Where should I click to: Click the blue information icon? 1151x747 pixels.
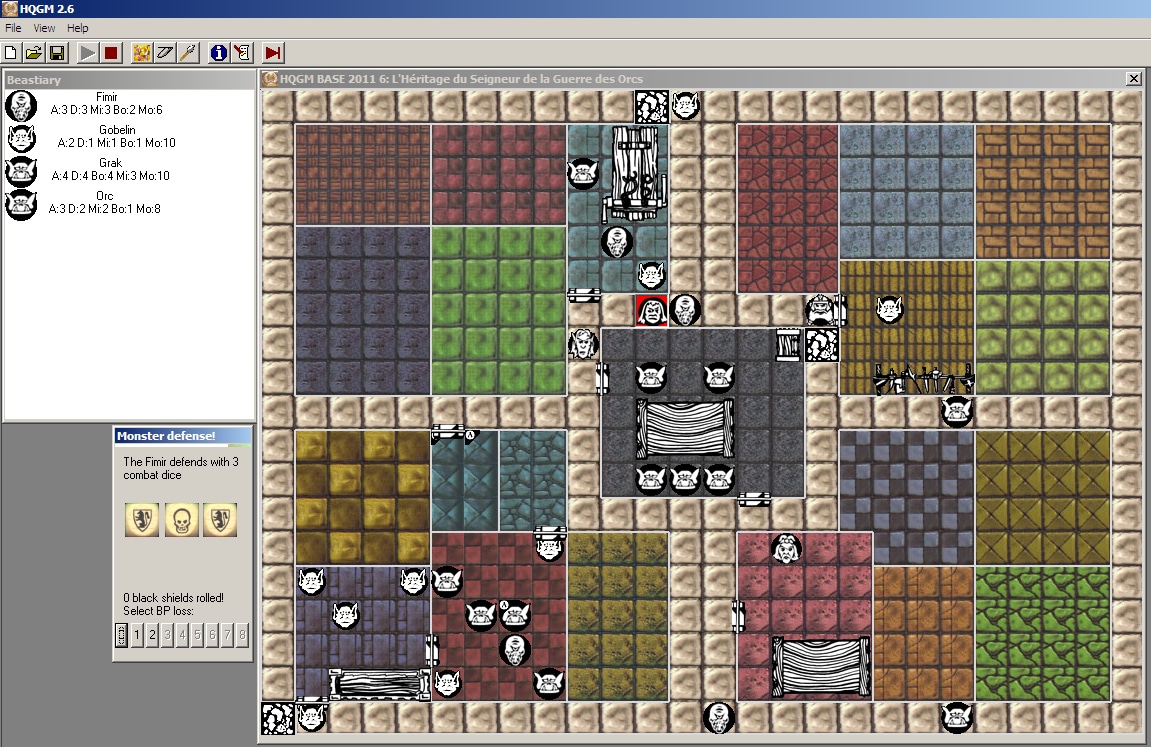(218, 52)
